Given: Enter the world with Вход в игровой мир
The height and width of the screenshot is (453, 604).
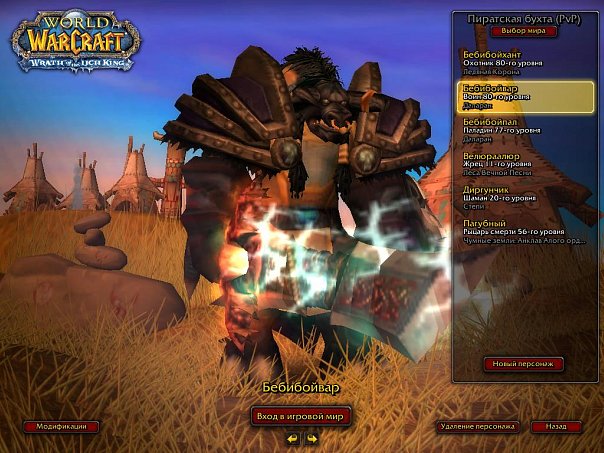Looking at the screenshot, I should click(x=301, y=416).
